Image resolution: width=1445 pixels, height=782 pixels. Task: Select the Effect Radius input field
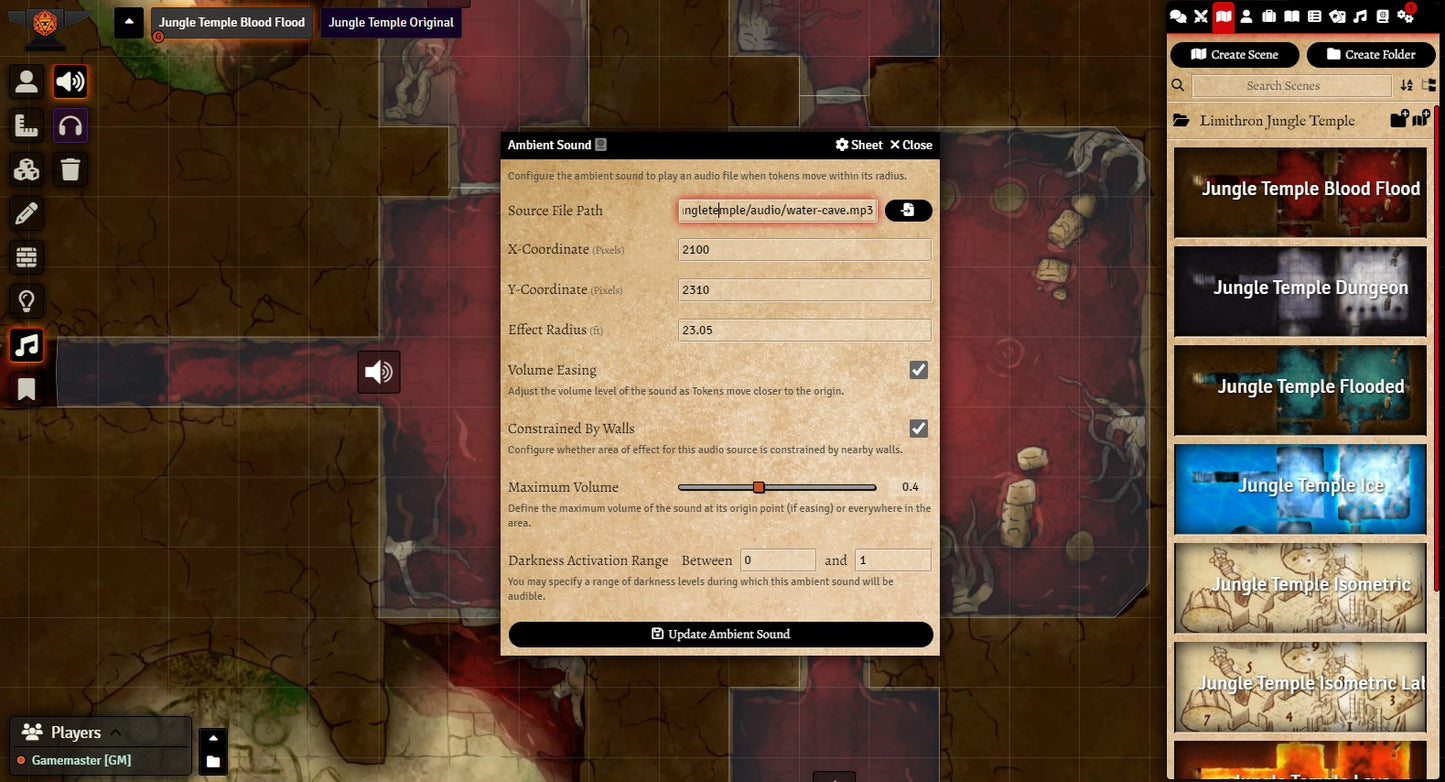804,330
